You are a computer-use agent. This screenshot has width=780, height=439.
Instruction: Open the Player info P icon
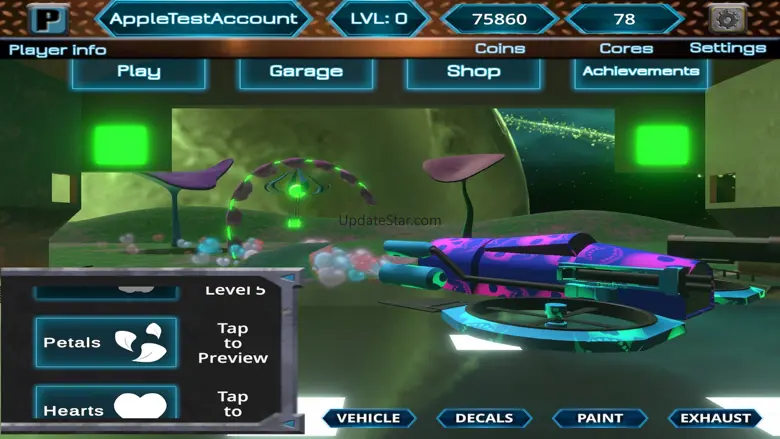(47, 19)
